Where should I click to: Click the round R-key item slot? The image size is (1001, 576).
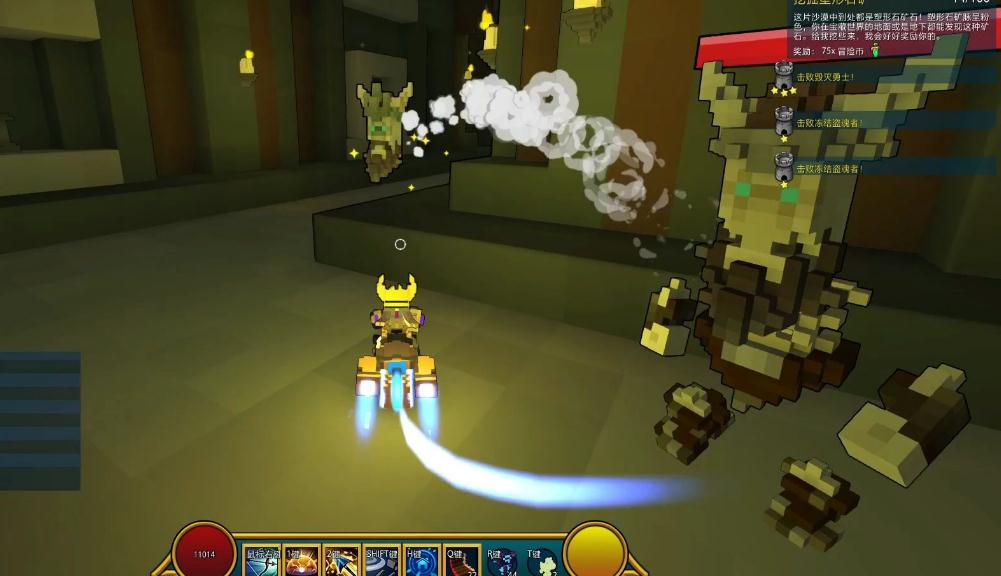click(x=501, y=562)
